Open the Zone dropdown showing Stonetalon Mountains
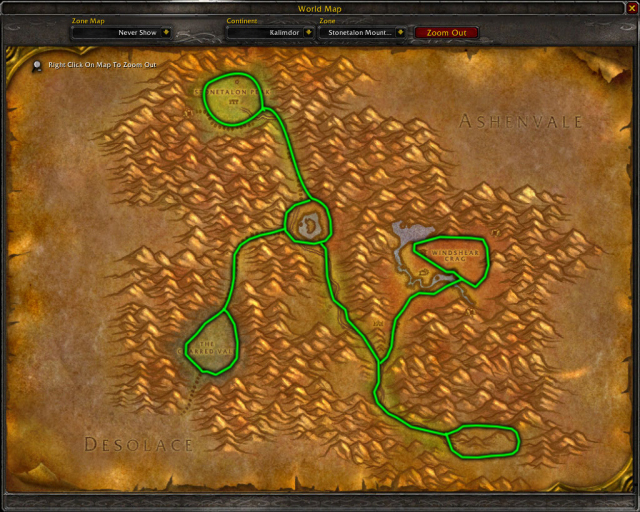Viewport: 640px width, 512px height. click(400, 32)
